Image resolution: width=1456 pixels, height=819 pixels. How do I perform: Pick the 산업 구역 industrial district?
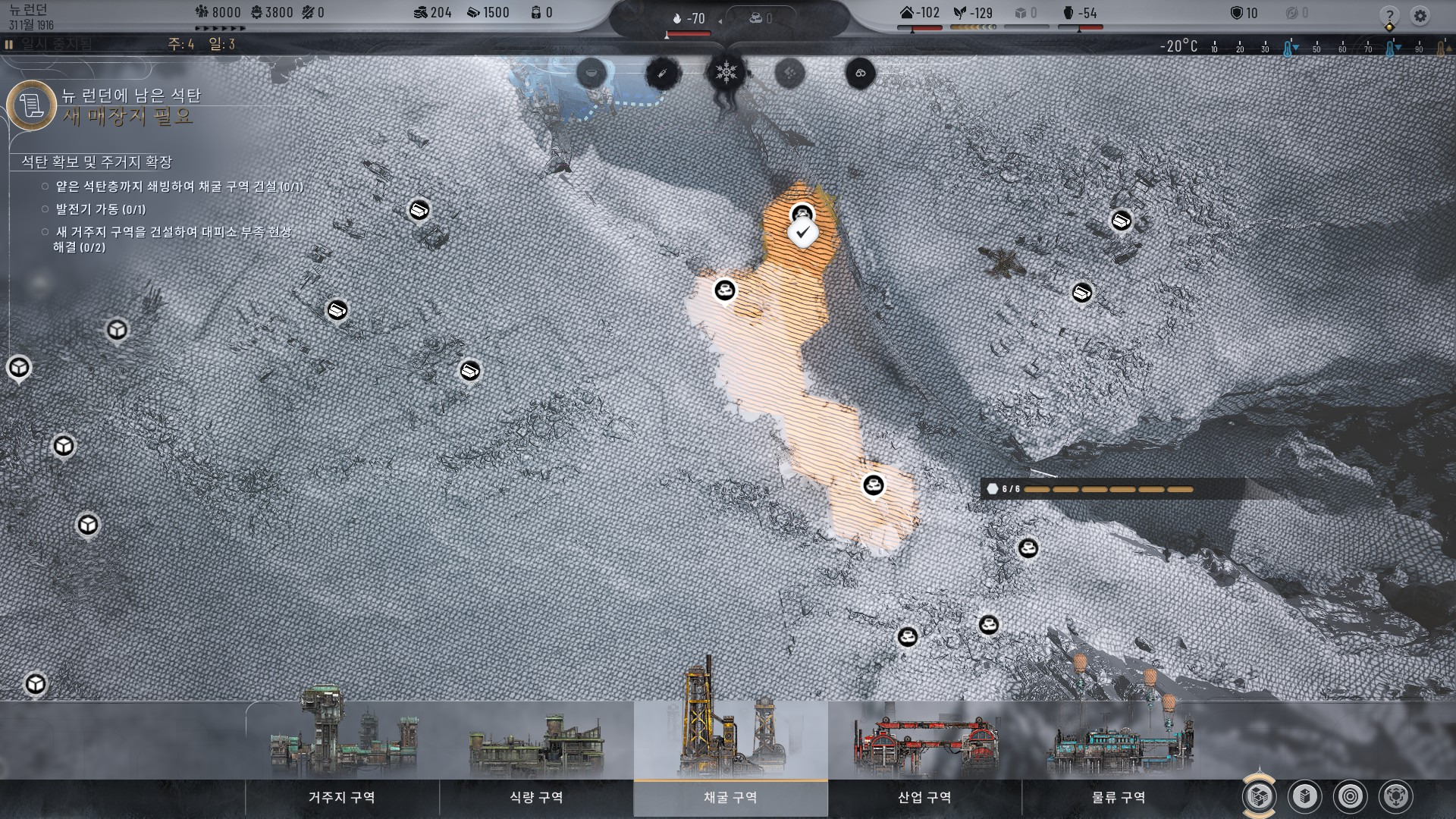click(924, 796)
